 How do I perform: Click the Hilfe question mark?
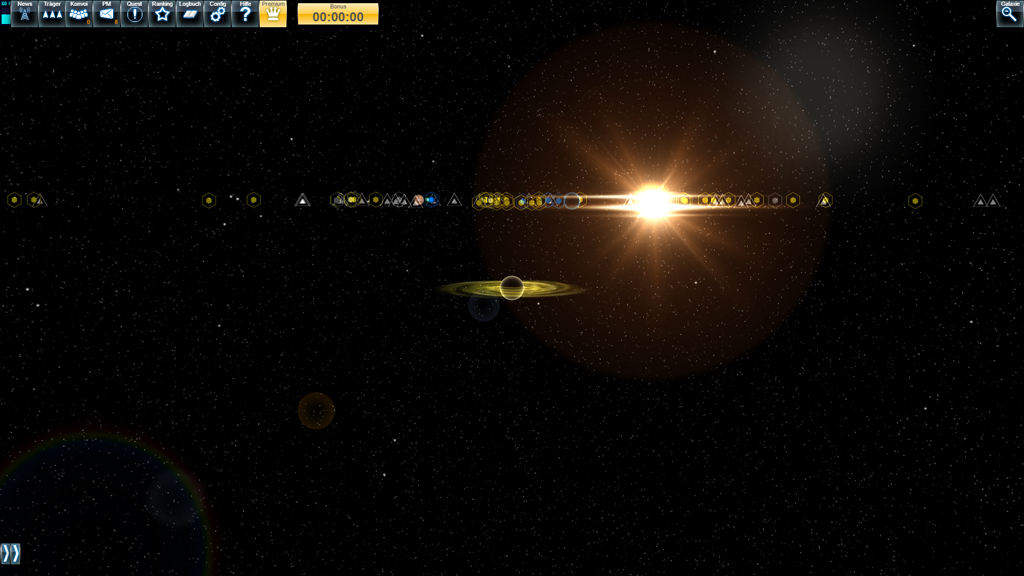pos(245,13)
